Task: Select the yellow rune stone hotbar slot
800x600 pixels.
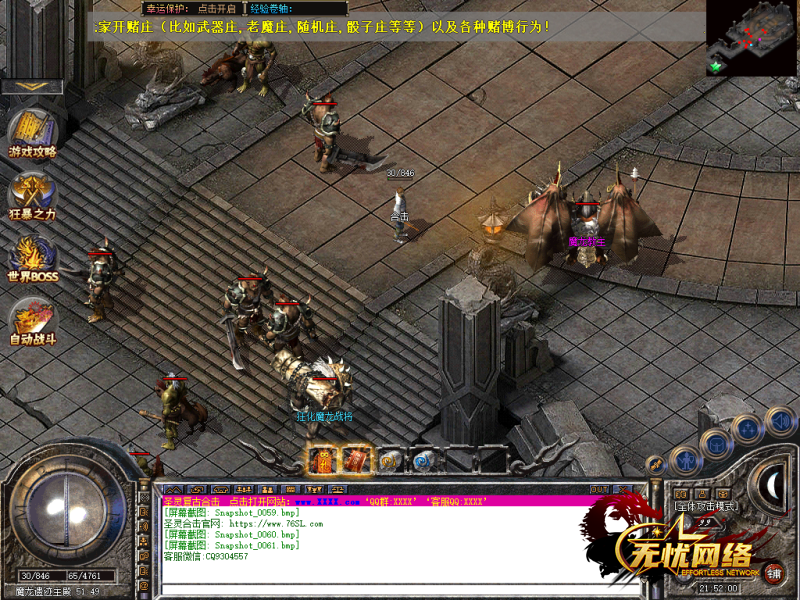Action: coord(391,460)
